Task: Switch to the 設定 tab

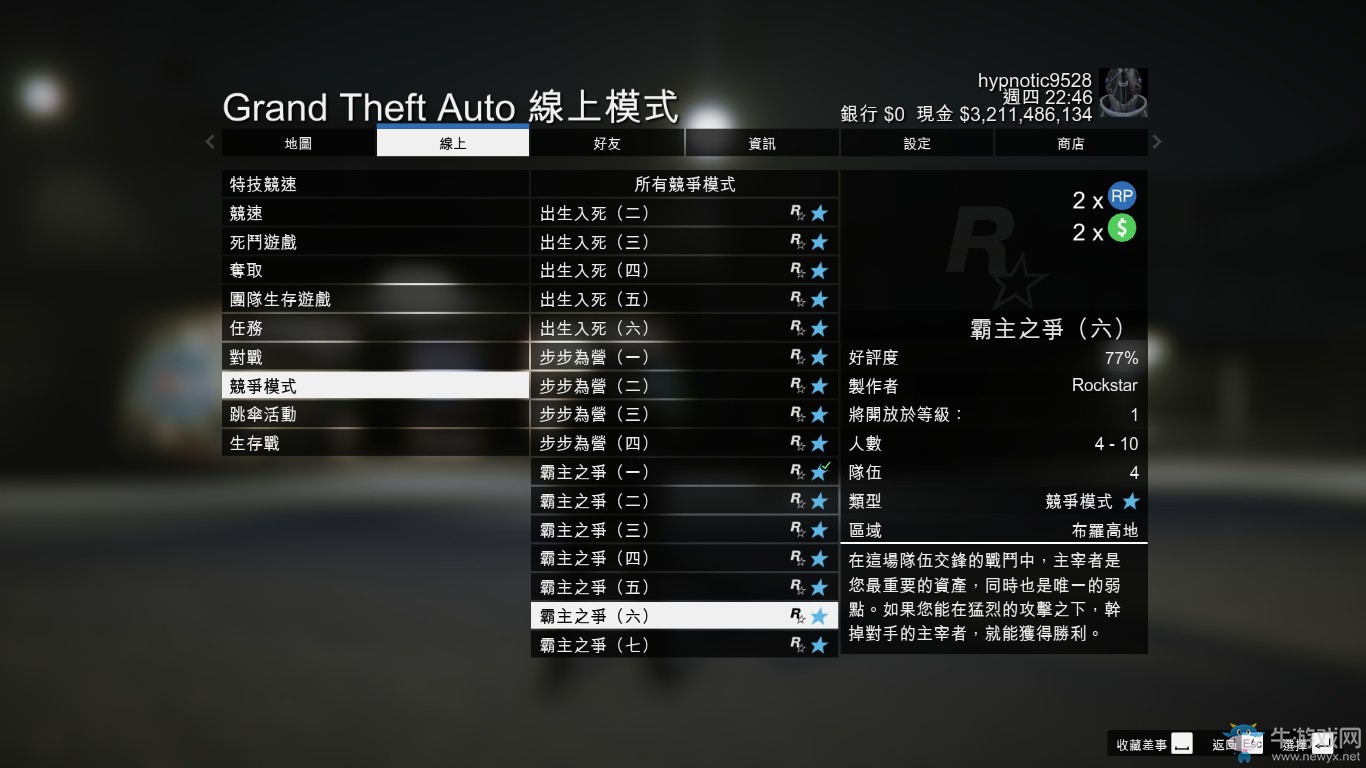Action: click(x=915, y=143)
